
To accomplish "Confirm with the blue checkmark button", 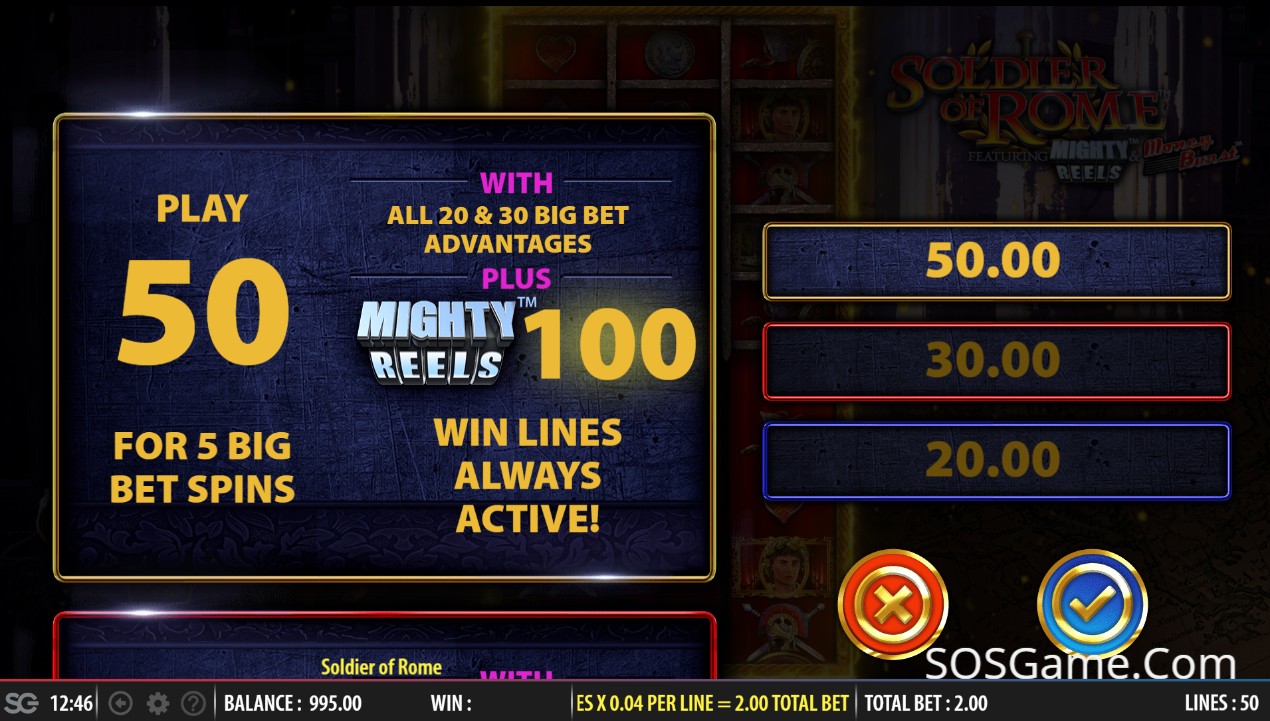I will pos(1092,604).
